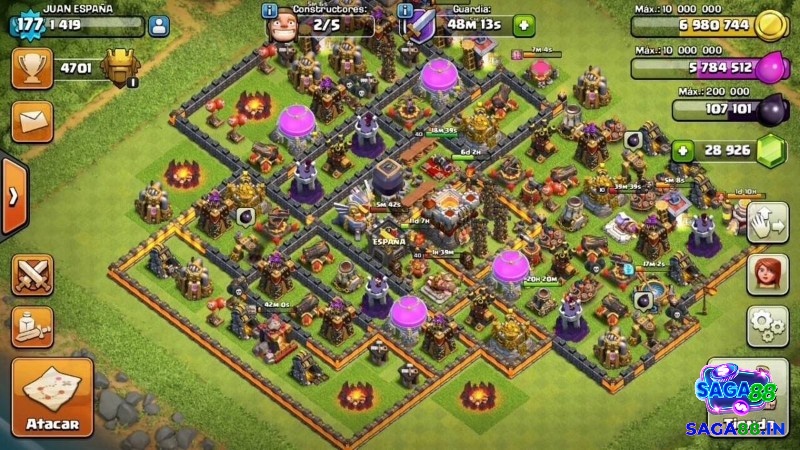The image size is (800, 450).
Task: Click the red-haired villager button
Action: tap(768, 274)
